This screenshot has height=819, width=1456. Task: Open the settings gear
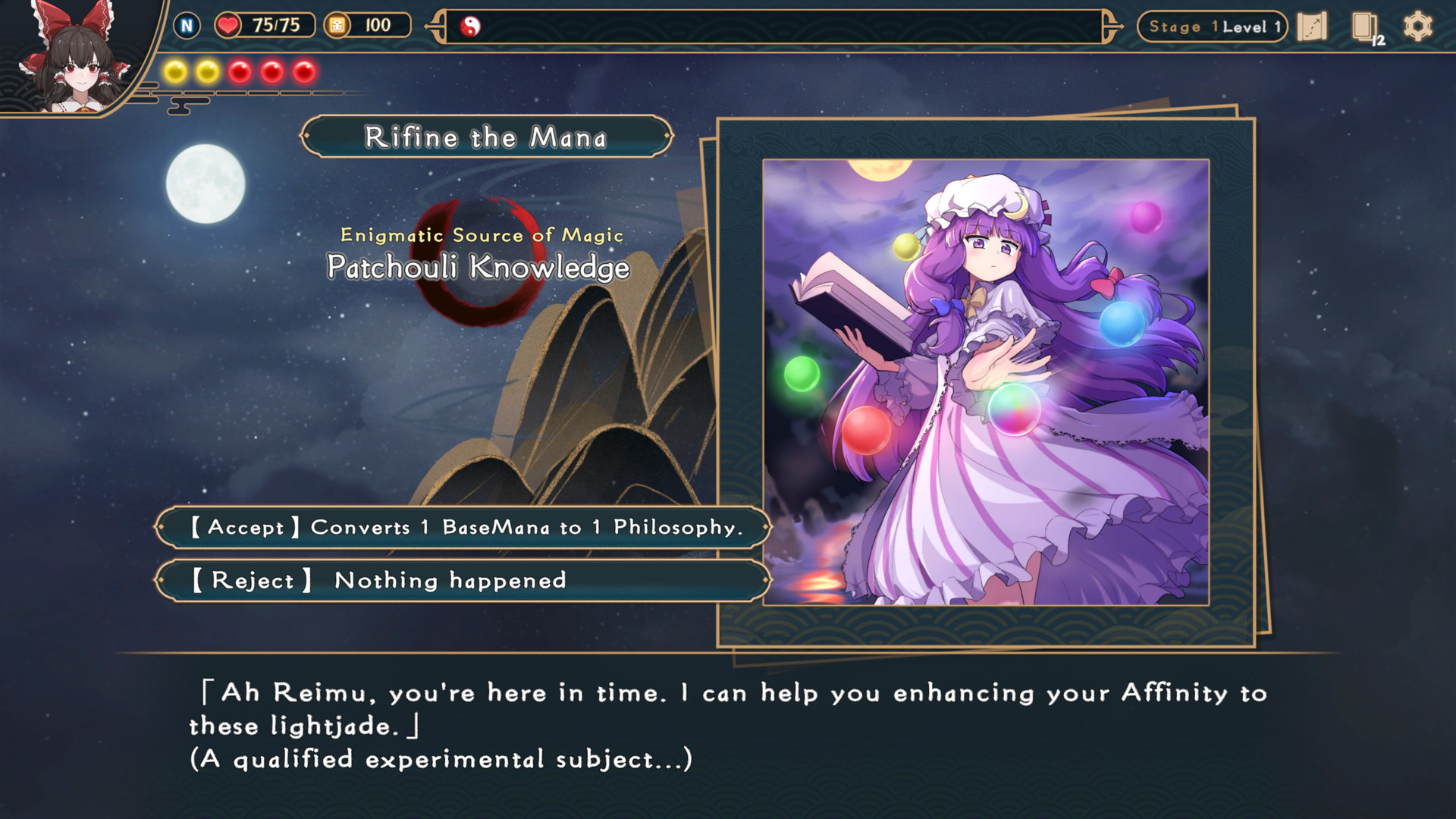(1420, 26)
